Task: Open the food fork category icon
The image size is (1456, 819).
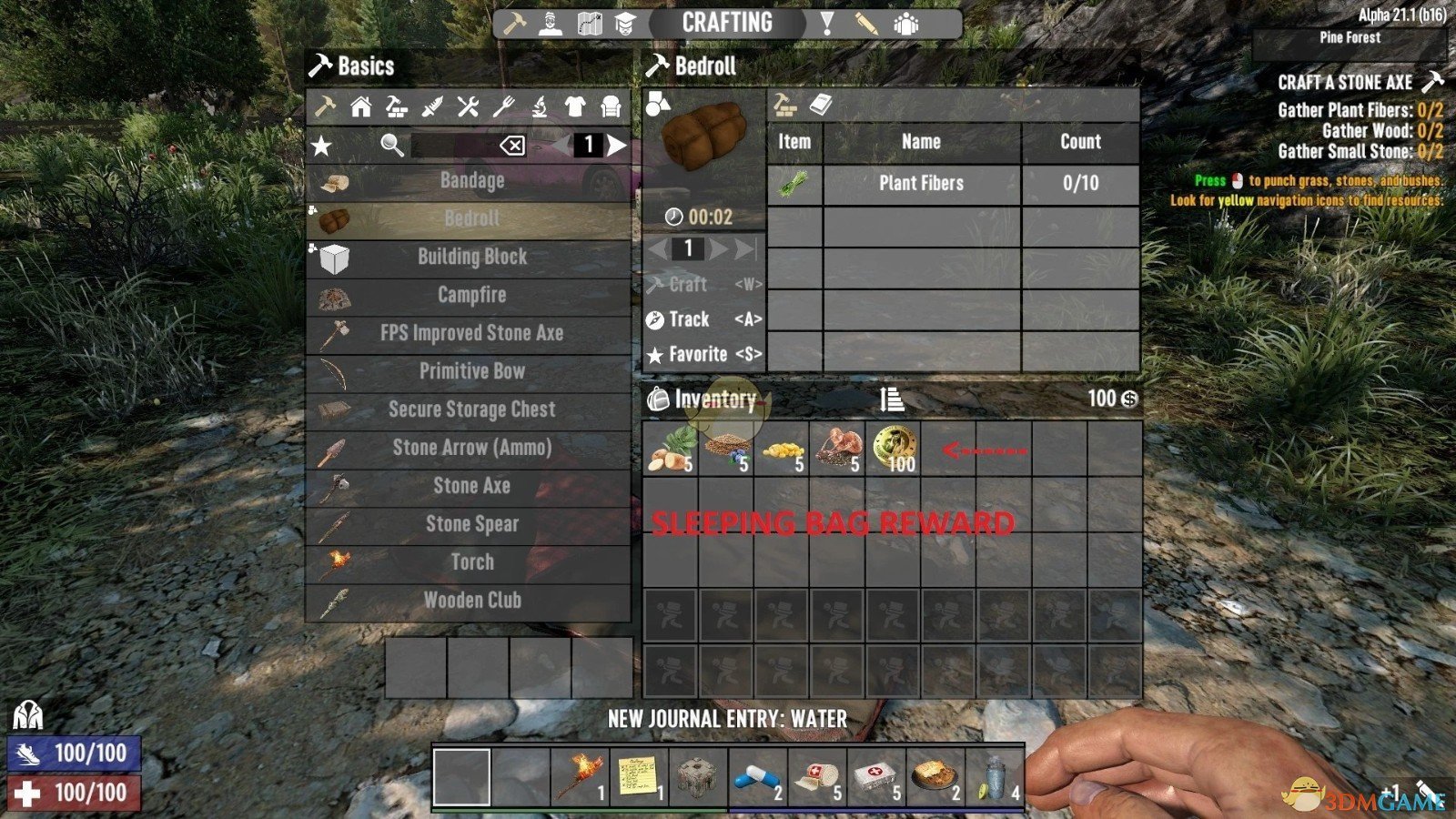Action: pos(503,107)
